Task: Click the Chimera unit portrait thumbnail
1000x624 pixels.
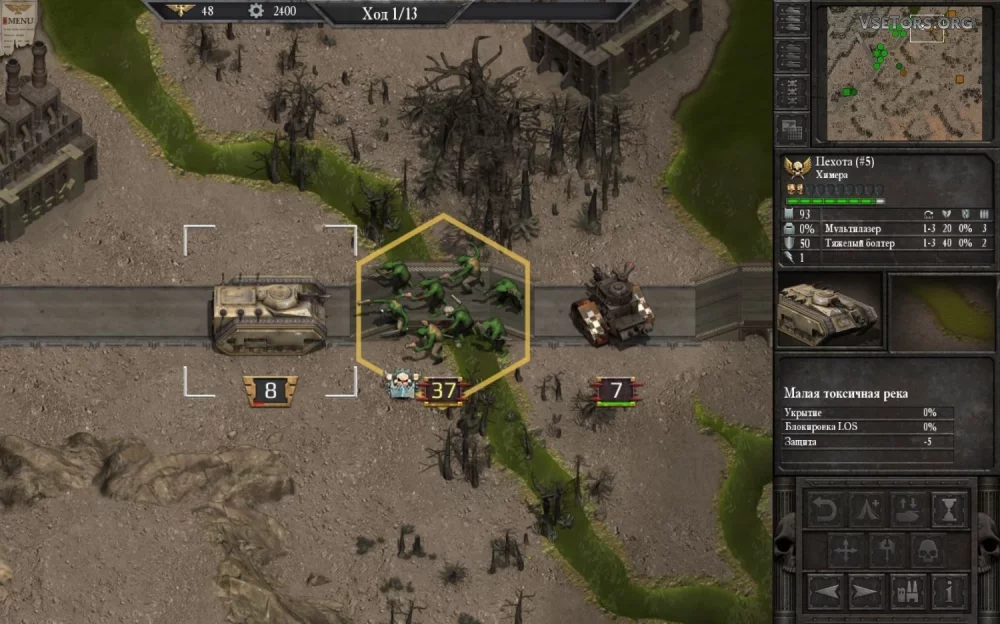Action: [x=829, y=311]
